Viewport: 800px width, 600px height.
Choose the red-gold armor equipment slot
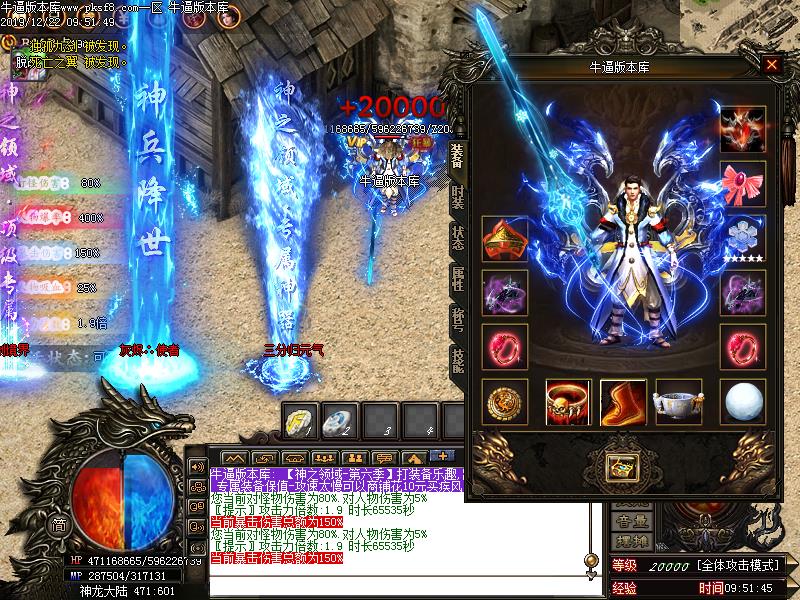tap(504, 239)
